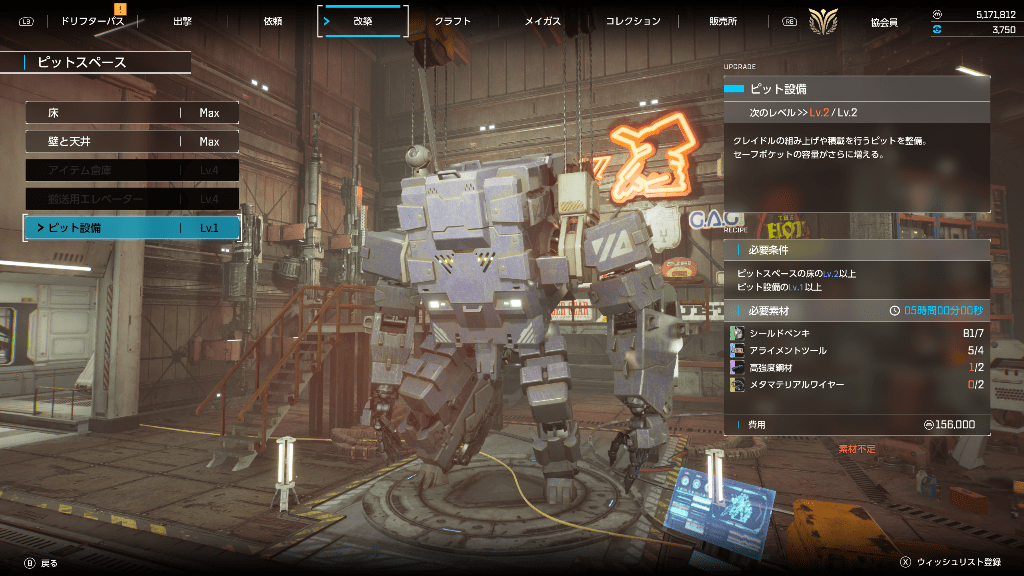Select the アライメントツール material row

click(856, 350)
